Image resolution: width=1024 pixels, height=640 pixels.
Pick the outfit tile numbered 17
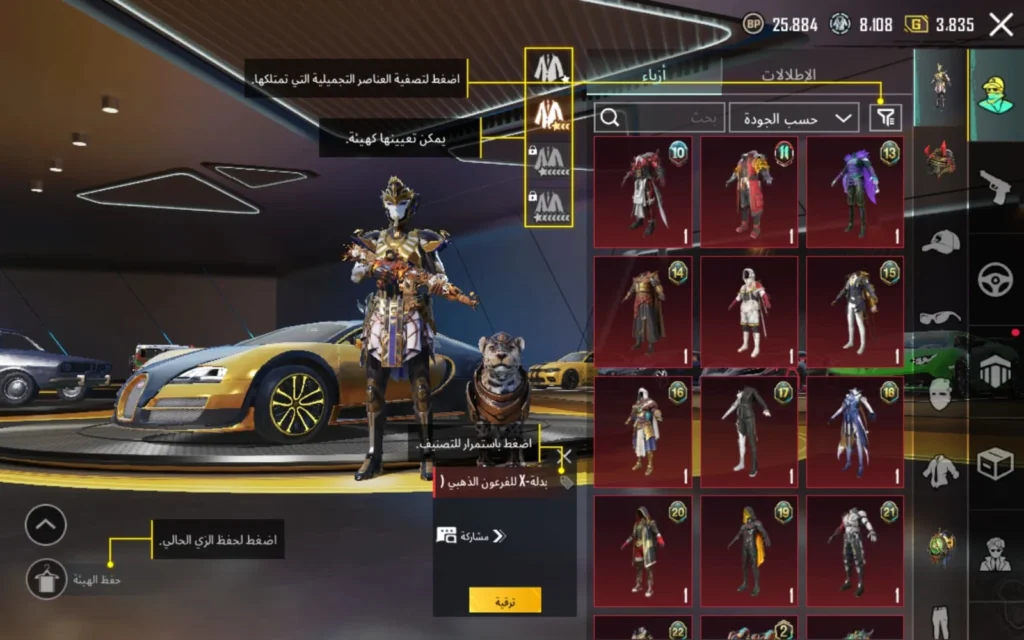(x=748, y=431)
